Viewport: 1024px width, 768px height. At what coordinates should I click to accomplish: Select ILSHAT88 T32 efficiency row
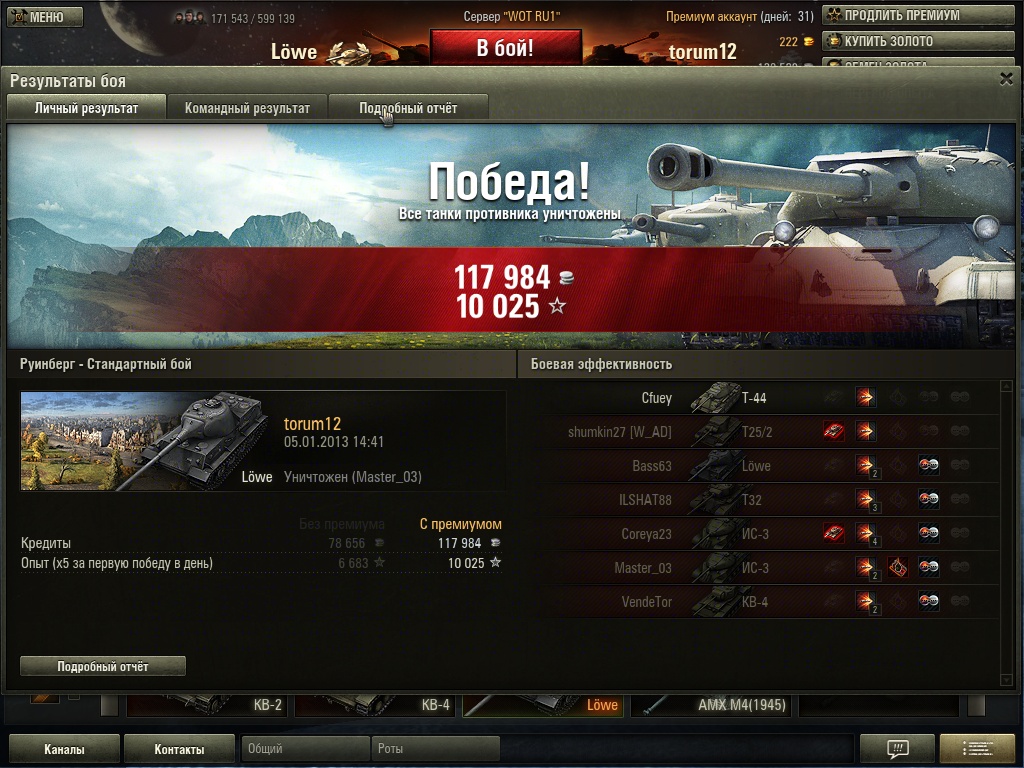tap(760, 500)
